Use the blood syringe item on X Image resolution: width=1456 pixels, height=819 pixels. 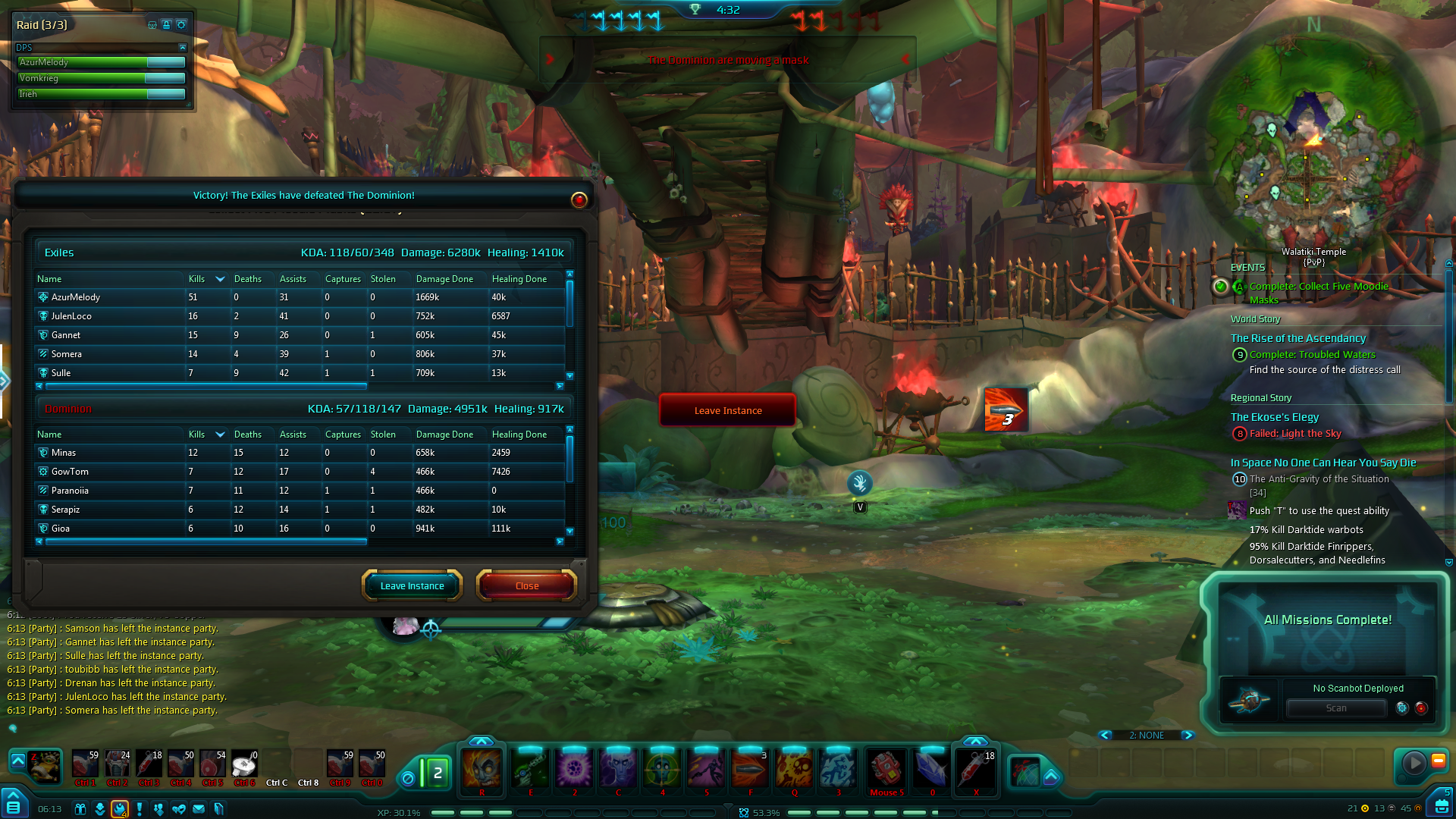click(975, 768)
